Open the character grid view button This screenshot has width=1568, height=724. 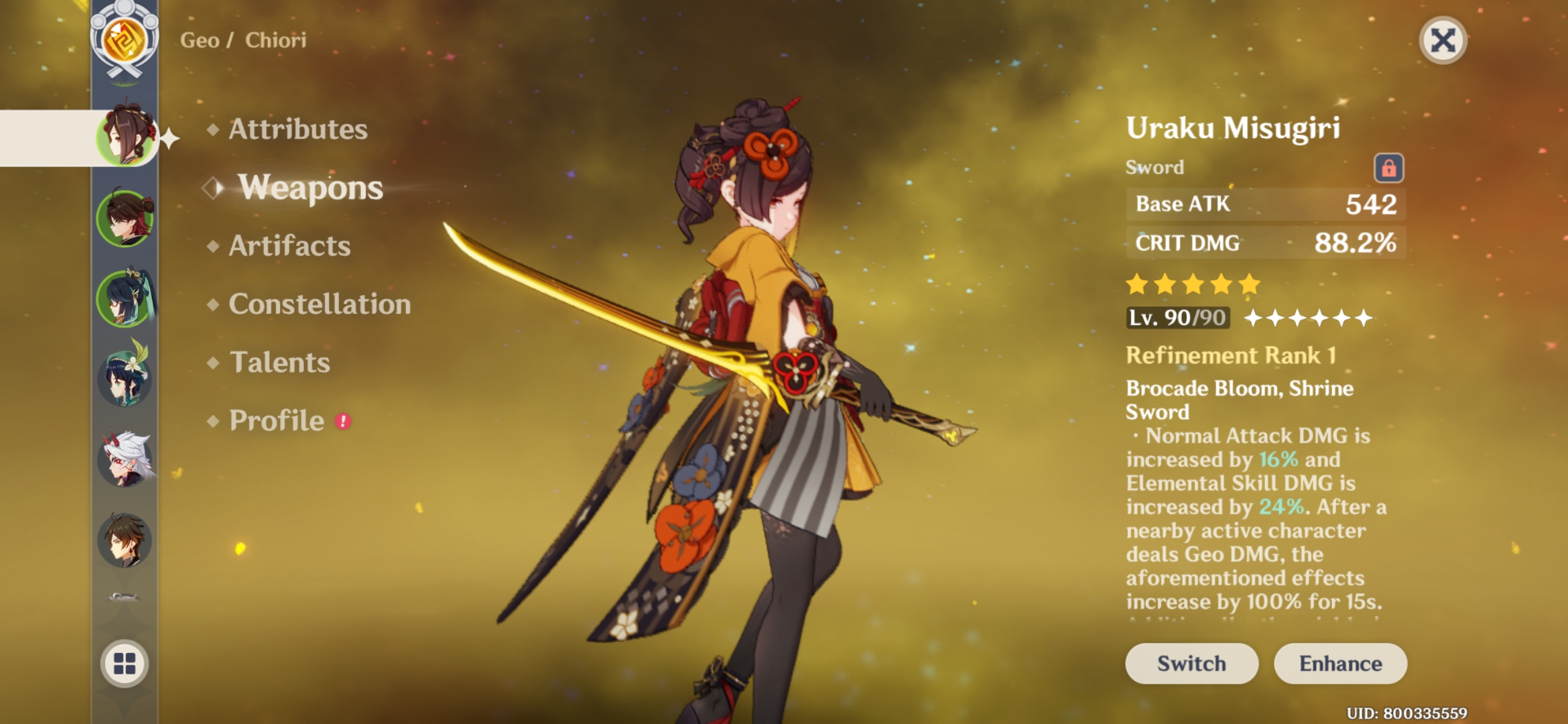pos(125,664)
